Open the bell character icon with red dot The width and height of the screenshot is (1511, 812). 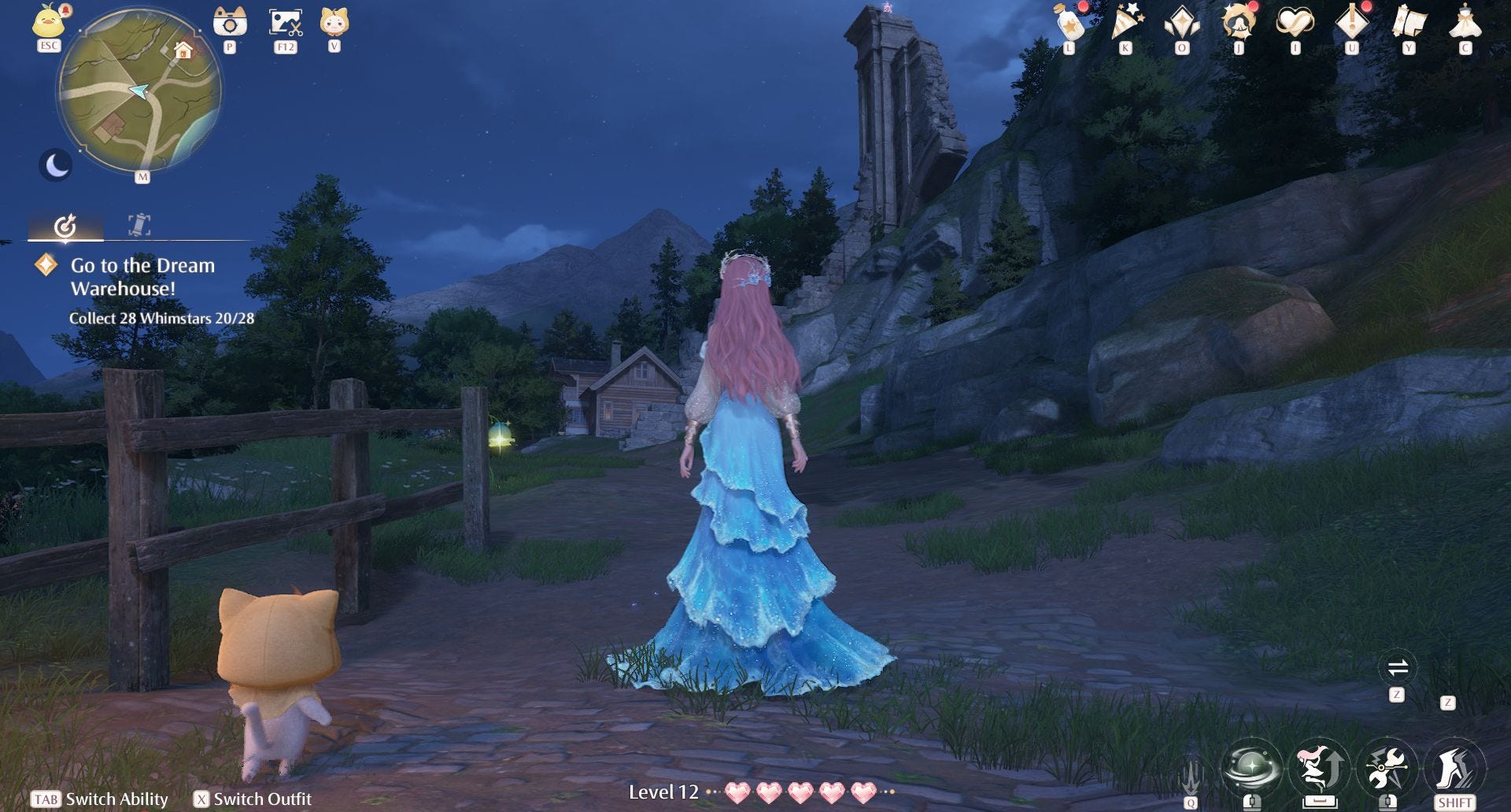tap(1239, 22)
